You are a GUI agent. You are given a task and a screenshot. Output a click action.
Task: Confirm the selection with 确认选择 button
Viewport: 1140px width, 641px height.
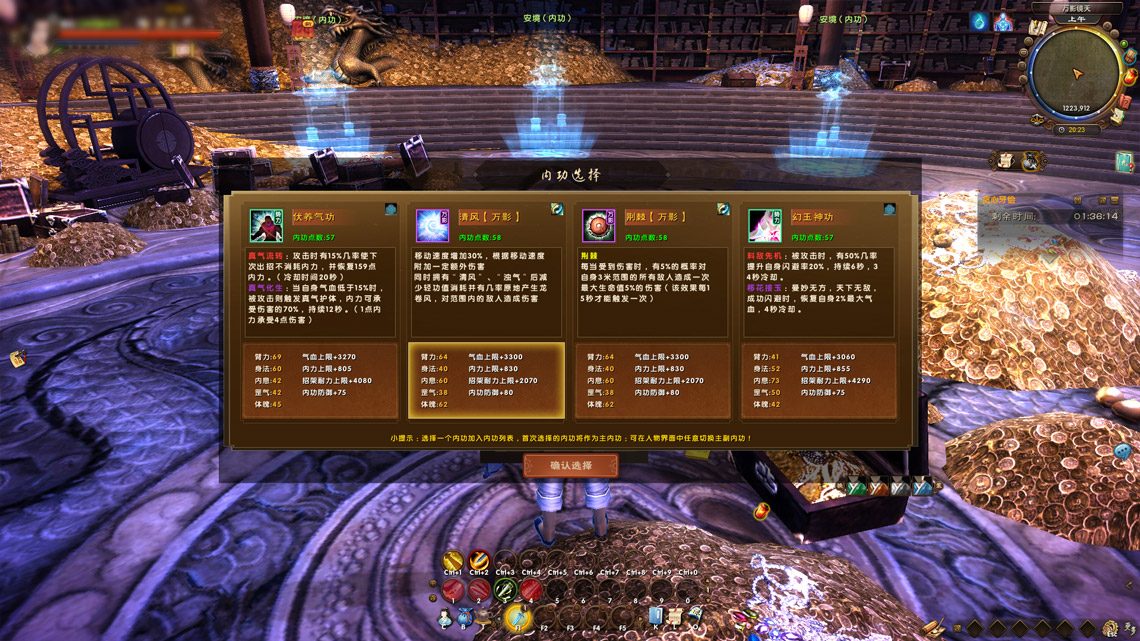(x=571, y=466)
